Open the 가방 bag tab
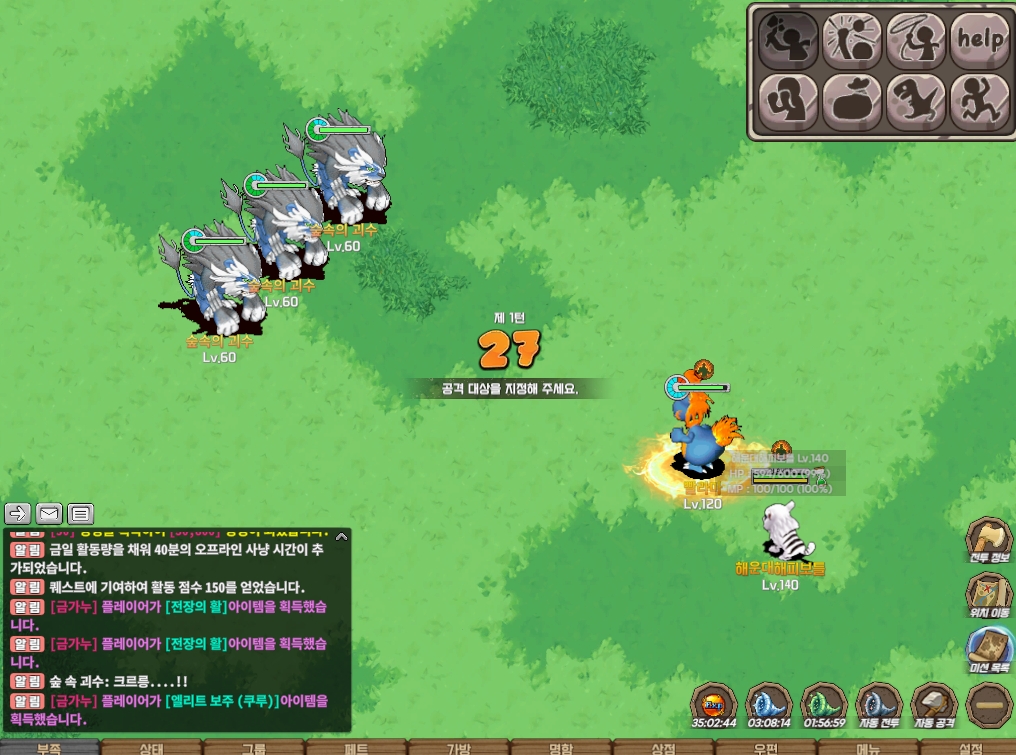Viewport: 1016px width, 755px height. pyautogui.click(x=458, y=748)
